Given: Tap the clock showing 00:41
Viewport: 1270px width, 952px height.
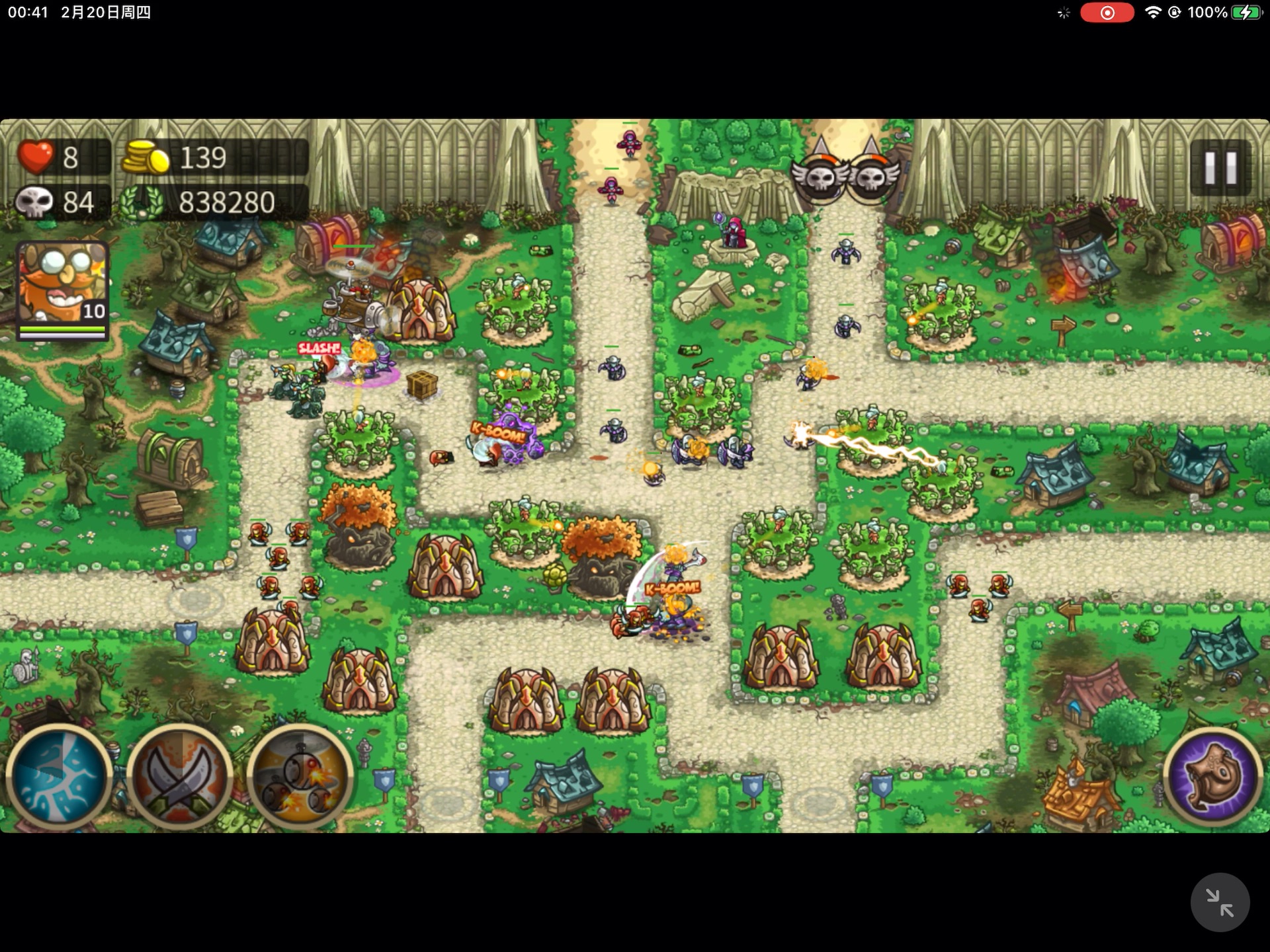Looking at the screenshot, I should (x=26, y=11).
